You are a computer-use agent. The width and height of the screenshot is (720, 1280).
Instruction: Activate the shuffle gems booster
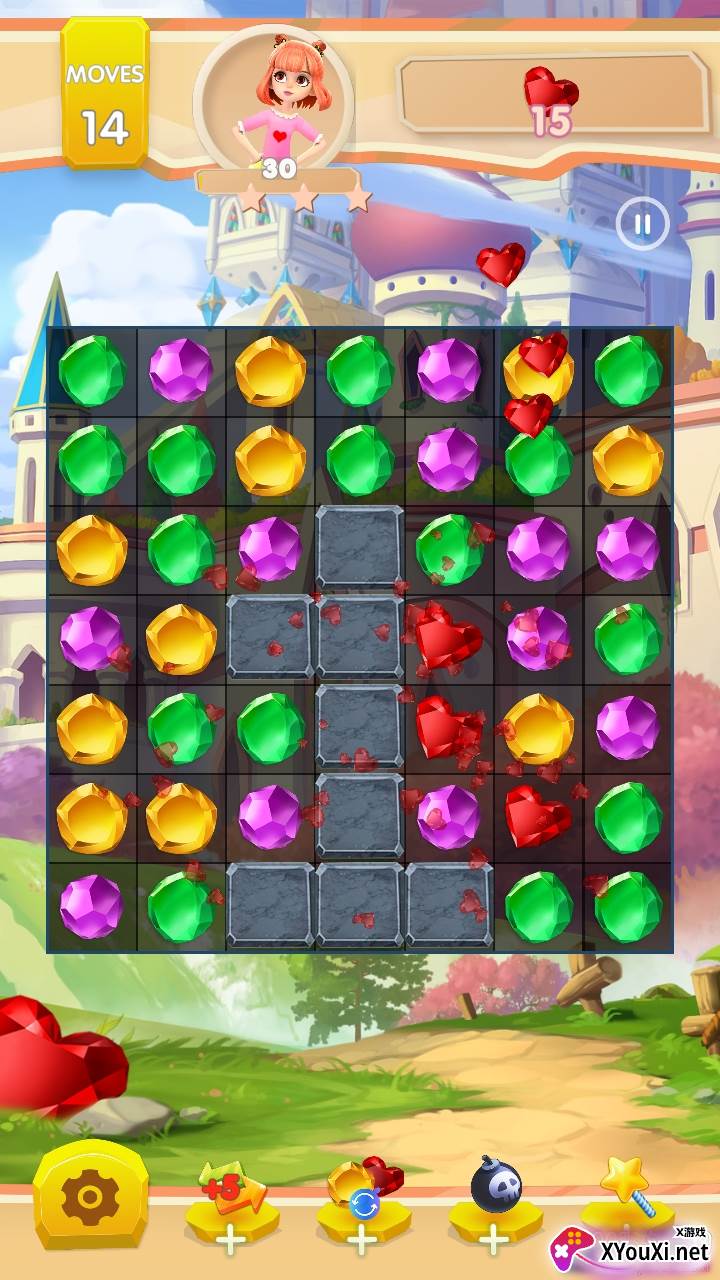pos(363,1204)
